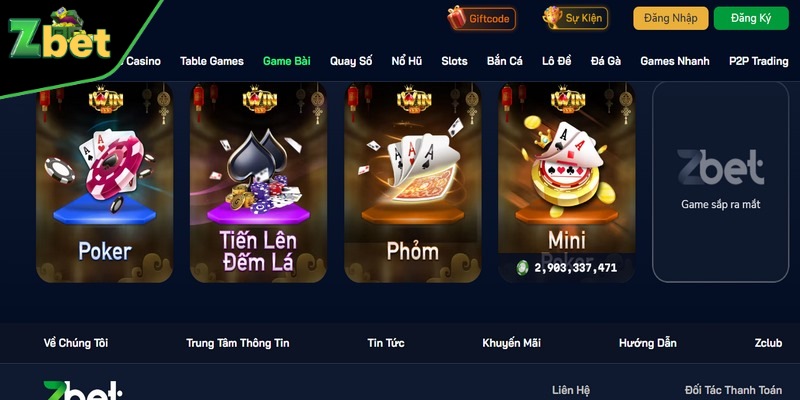The width and height of the screenshot is (800, 400).
Task: Open the P2P Trading category
Action: tap(759, 61)
